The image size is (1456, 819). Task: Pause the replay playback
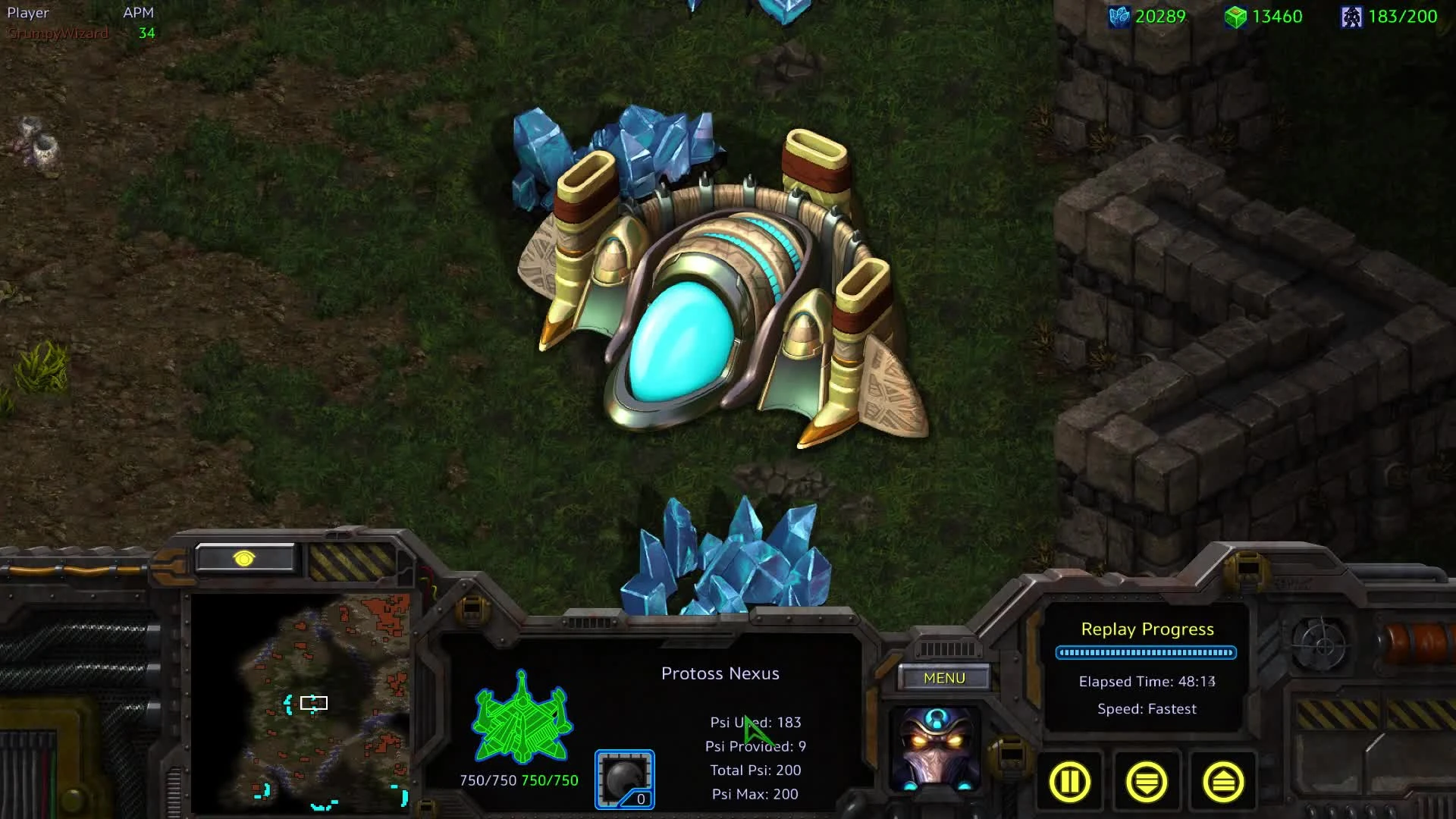tap(1069, 781)
